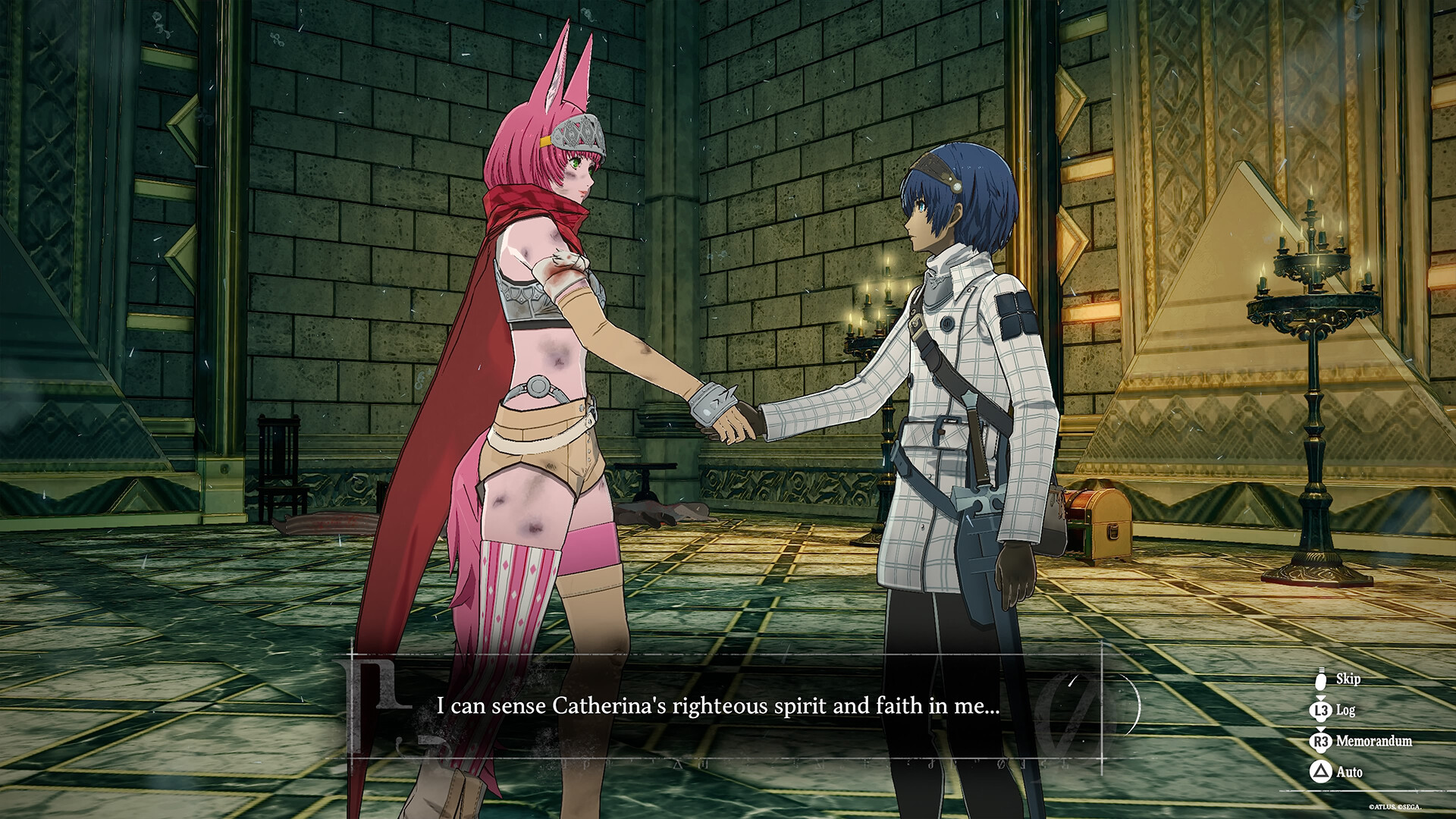The height and width of the screenshot is (819, 1456).
Task: Click the downward arrow above the R3 icon
Action: pos(1320,728)
